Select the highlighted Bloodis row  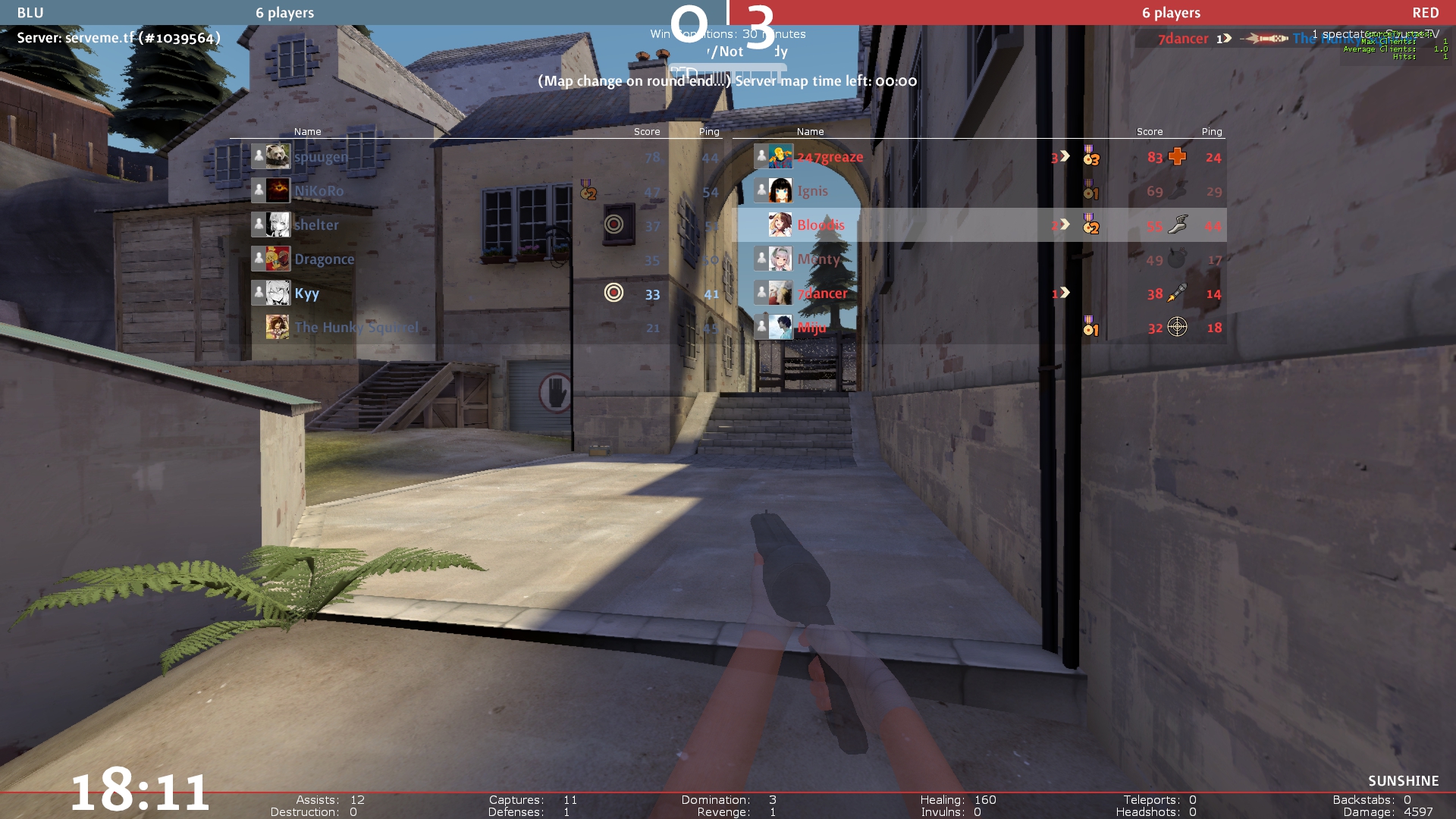point(821,225)
